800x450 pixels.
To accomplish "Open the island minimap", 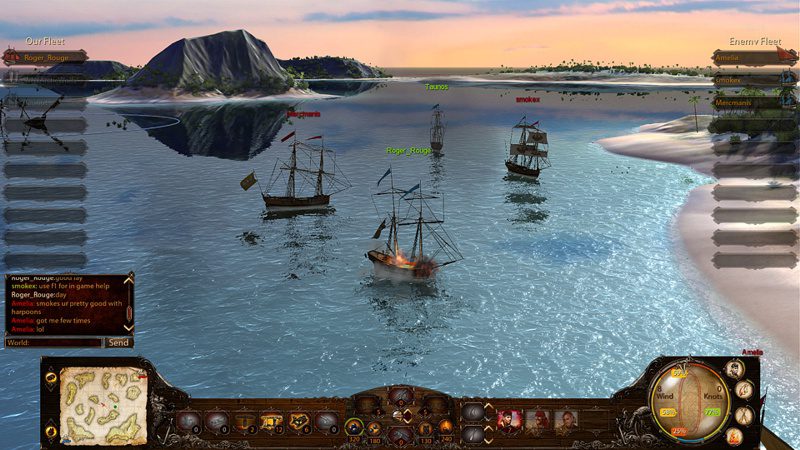I will [103, 405].
